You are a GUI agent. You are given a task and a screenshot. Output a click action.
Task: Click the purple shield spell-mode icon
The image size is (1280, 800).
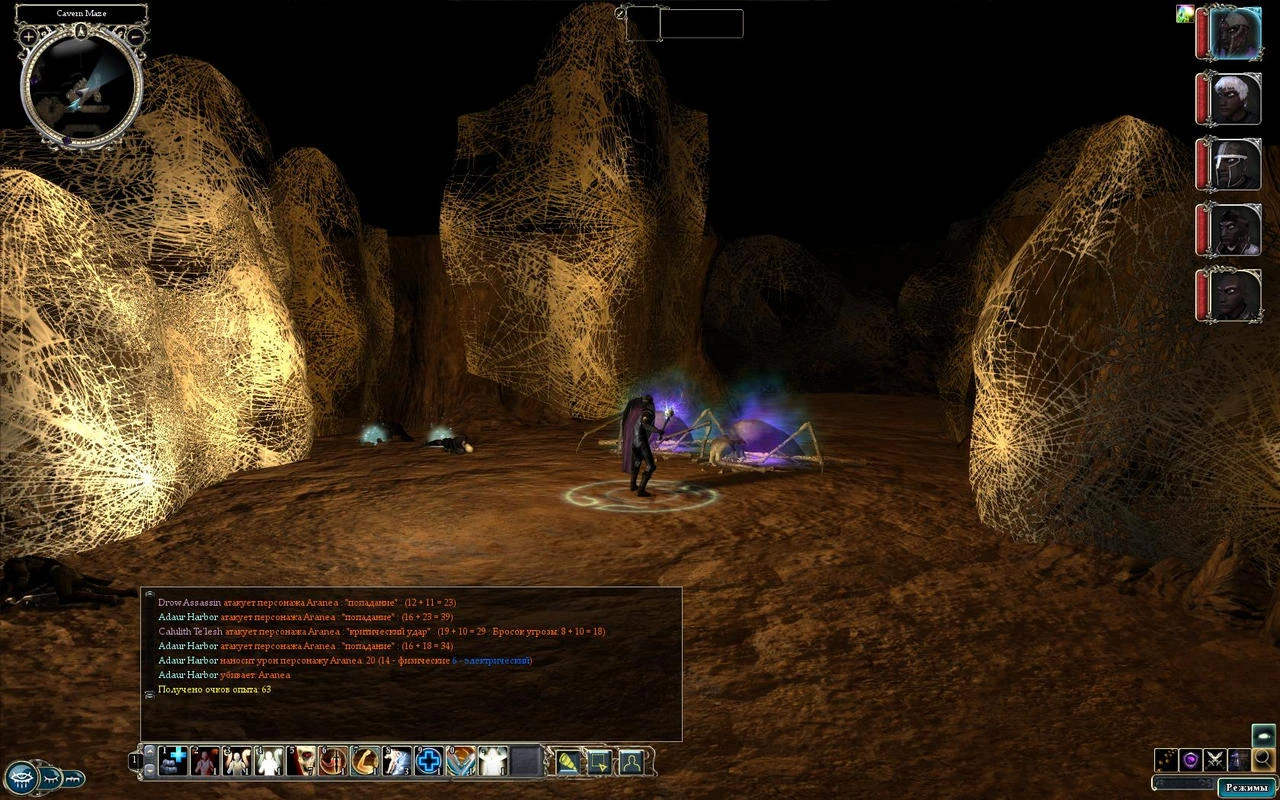1190,758
